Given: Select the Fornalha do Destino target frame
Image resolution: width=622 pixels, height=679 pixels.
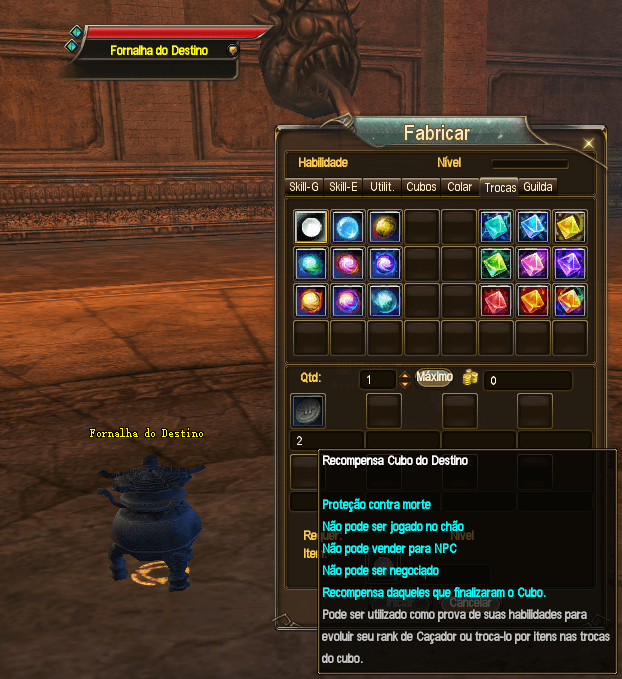Looking at the screenshot, I should (x=158, y=50).
